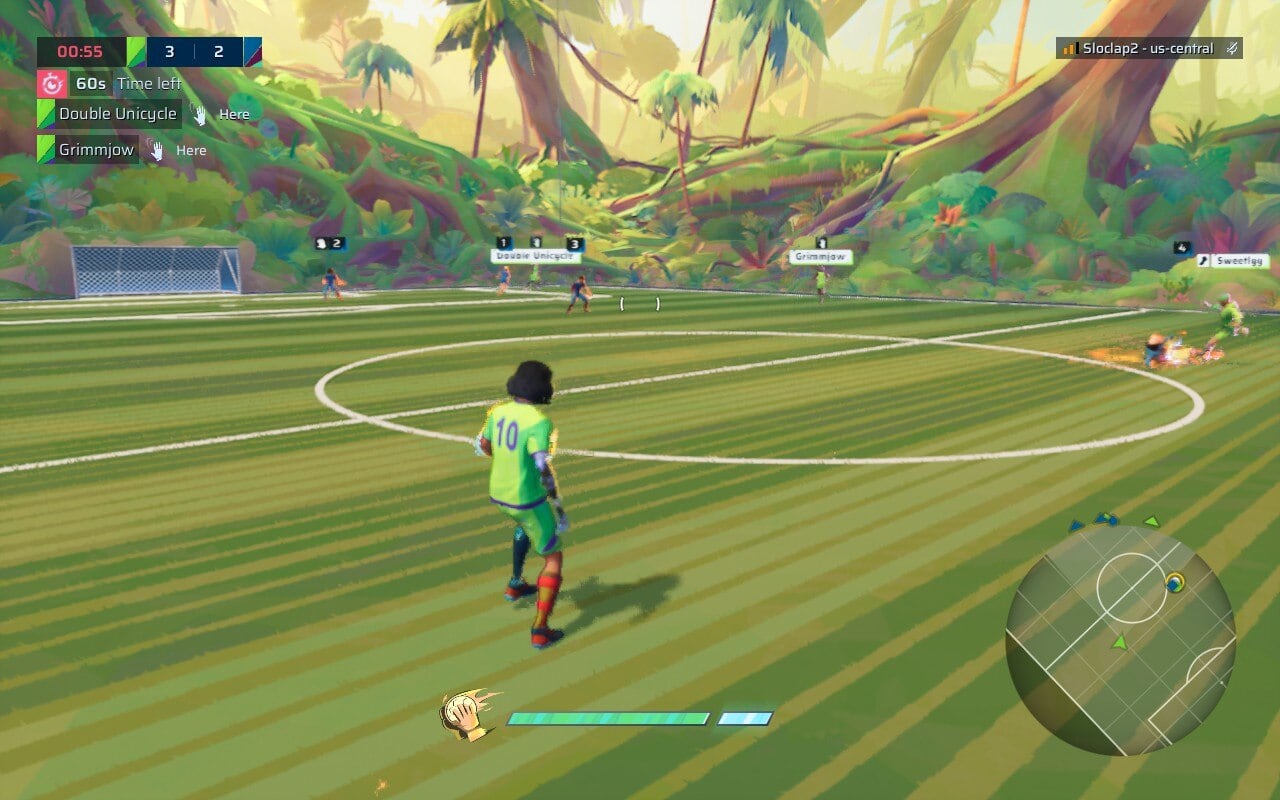This screenshot has height=800, width=1280.
Task: Select the goalkeeper glove ability icon
Action: coord(468,716)
